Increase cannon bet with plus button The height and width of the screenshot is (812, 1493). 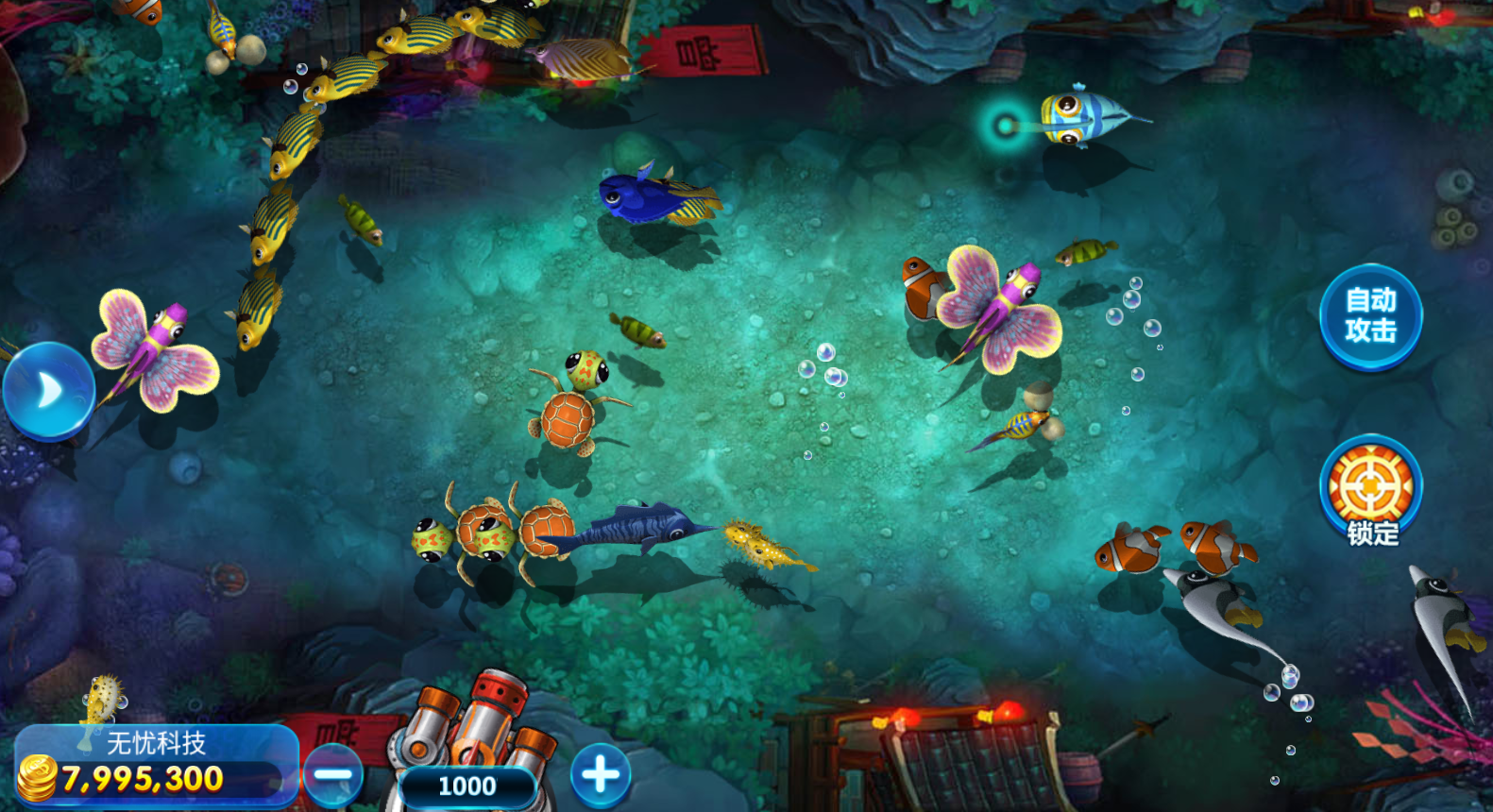click(x=601, y=775)
